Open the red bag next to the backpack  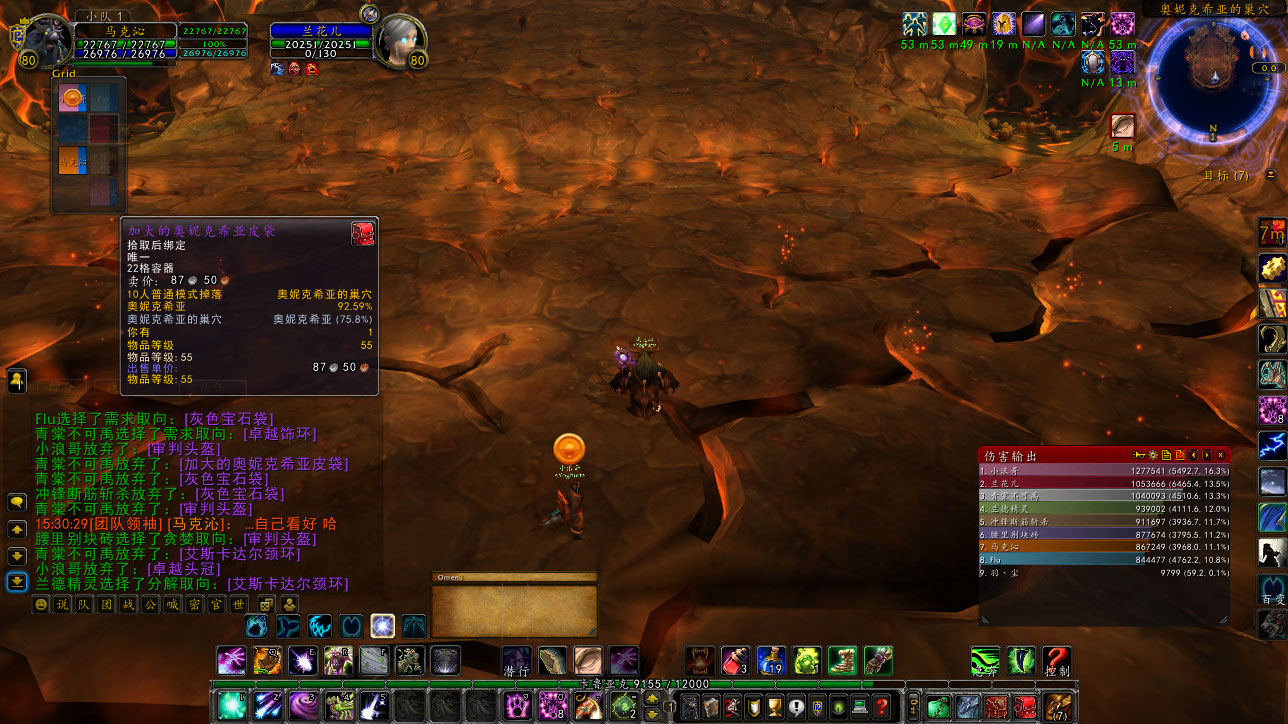click(x=1024, y=707)
